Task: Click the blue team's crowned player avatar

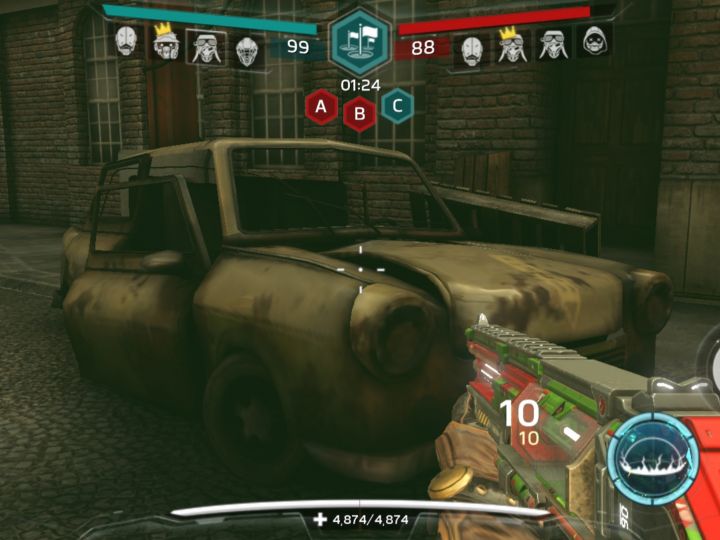Action: [166, 43]
